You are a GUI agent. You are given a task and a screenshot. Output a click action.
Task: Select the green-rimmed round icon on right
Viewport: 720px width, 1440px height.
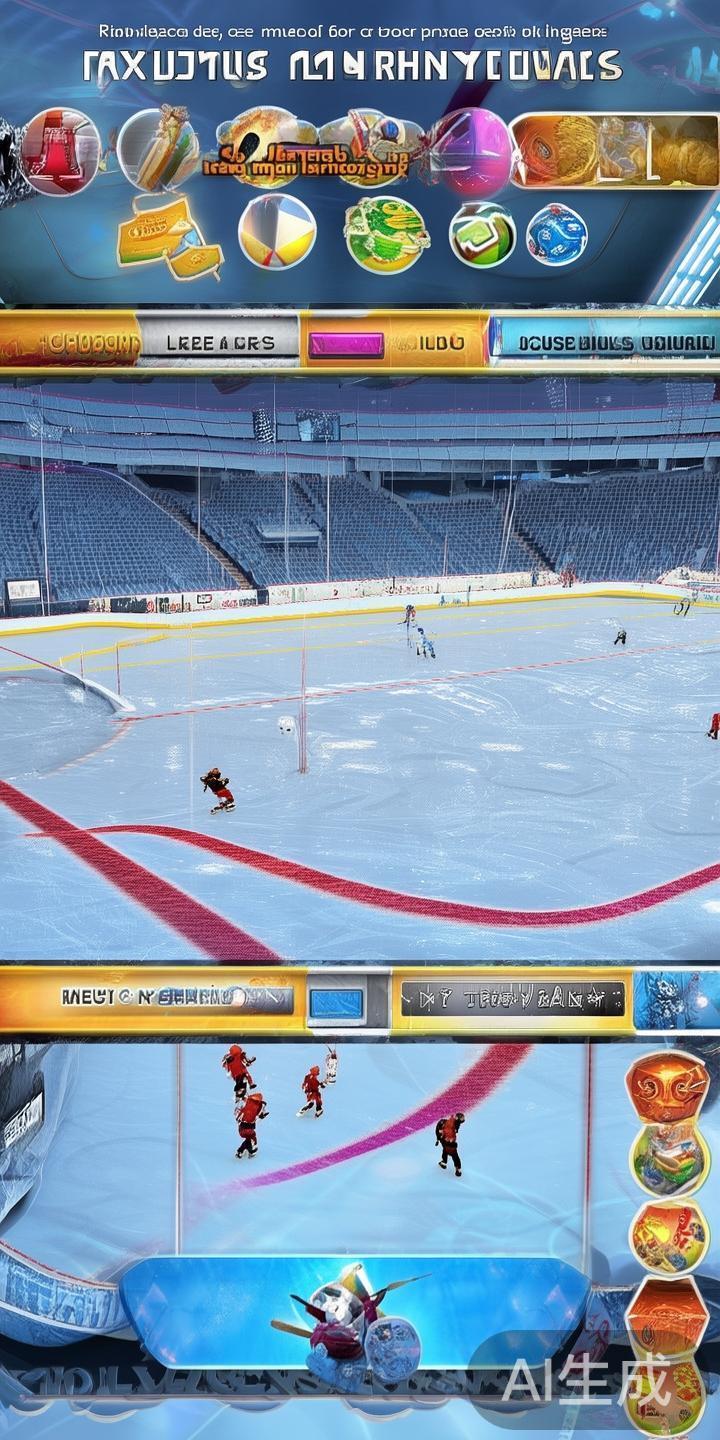pos(669,1157)
